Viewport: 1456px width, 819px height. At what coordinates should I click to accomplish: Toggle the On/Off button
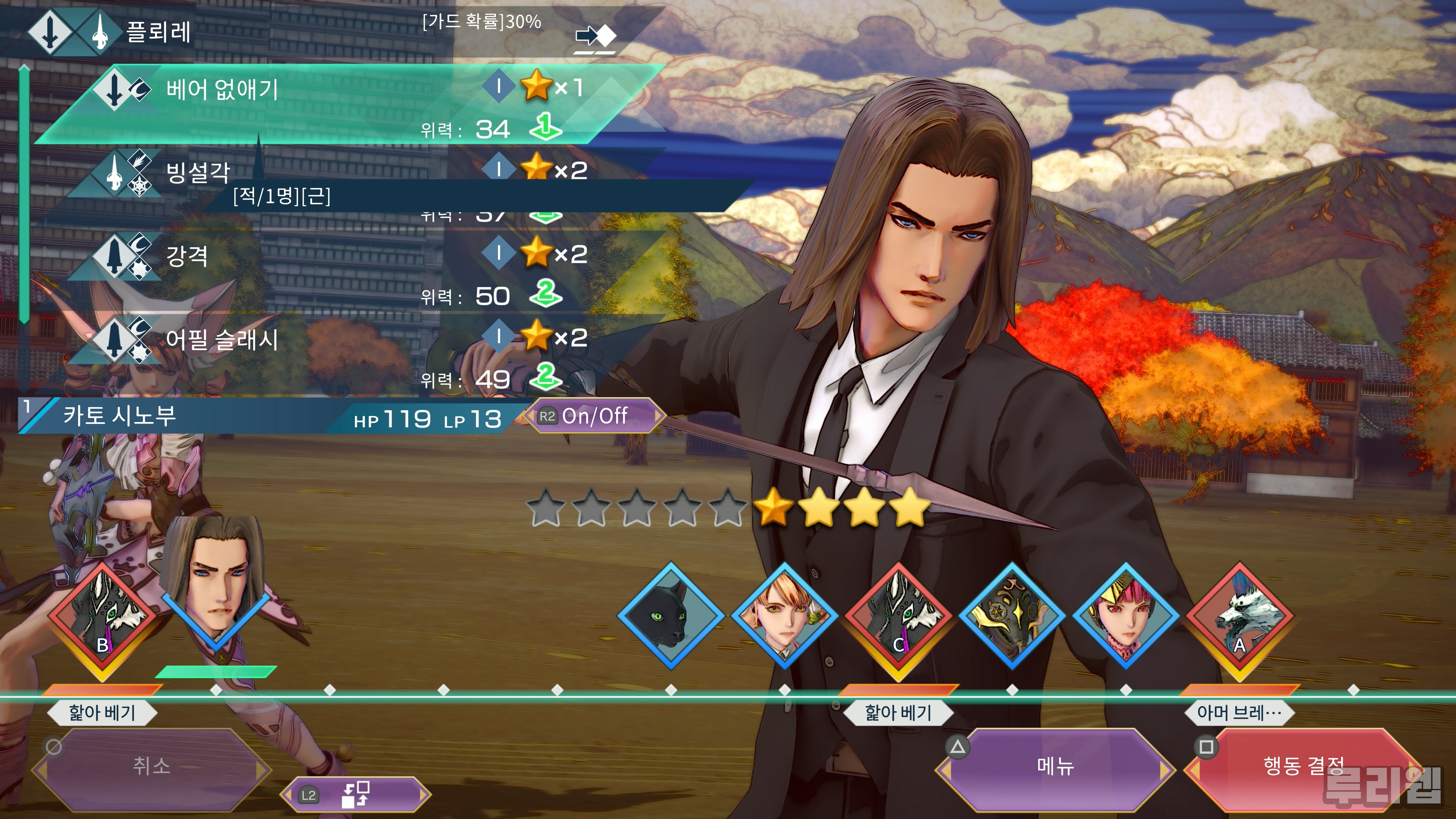(593, 417)
